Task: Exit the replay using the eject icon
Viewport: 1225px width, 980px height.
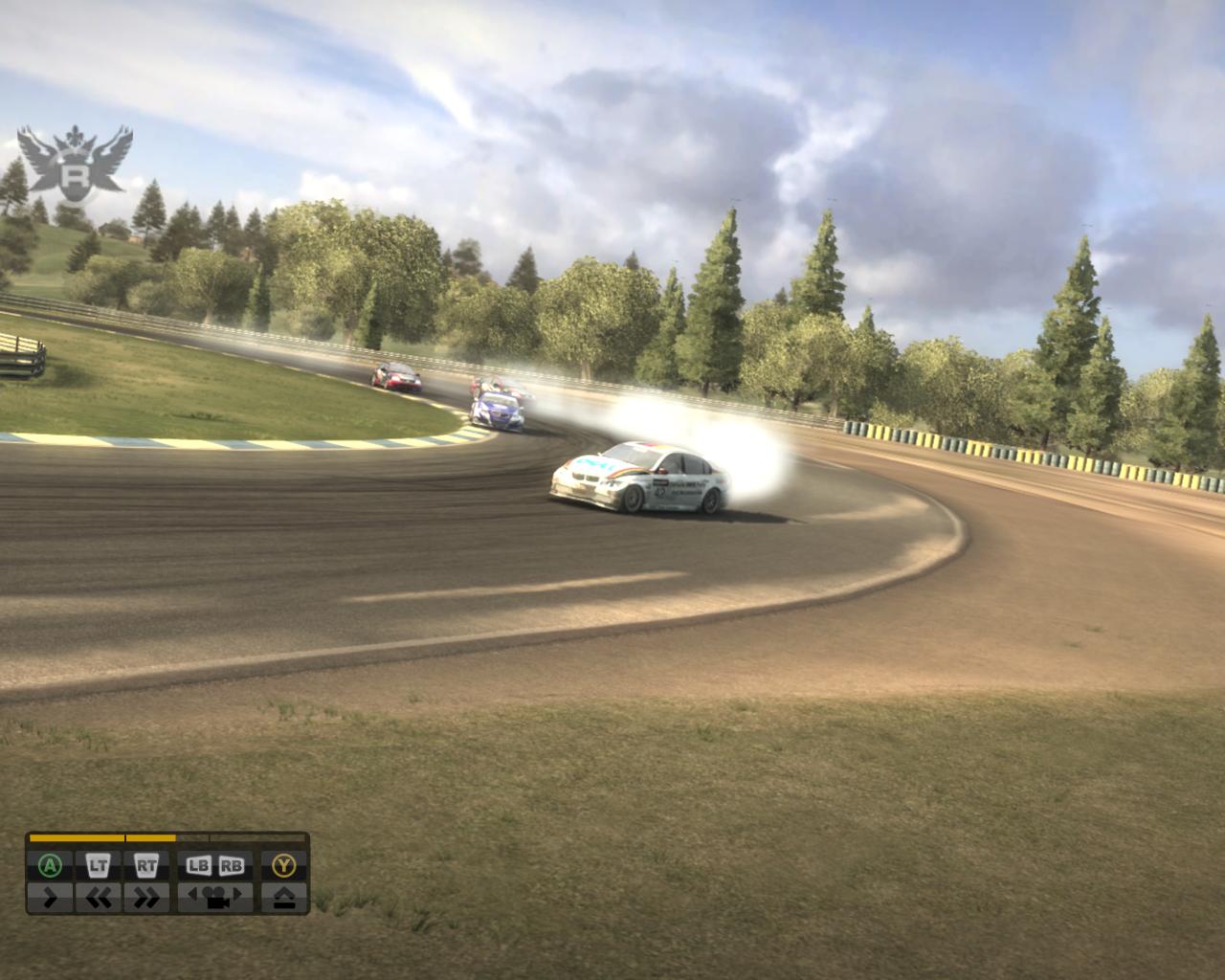Action: coord(284,898)
